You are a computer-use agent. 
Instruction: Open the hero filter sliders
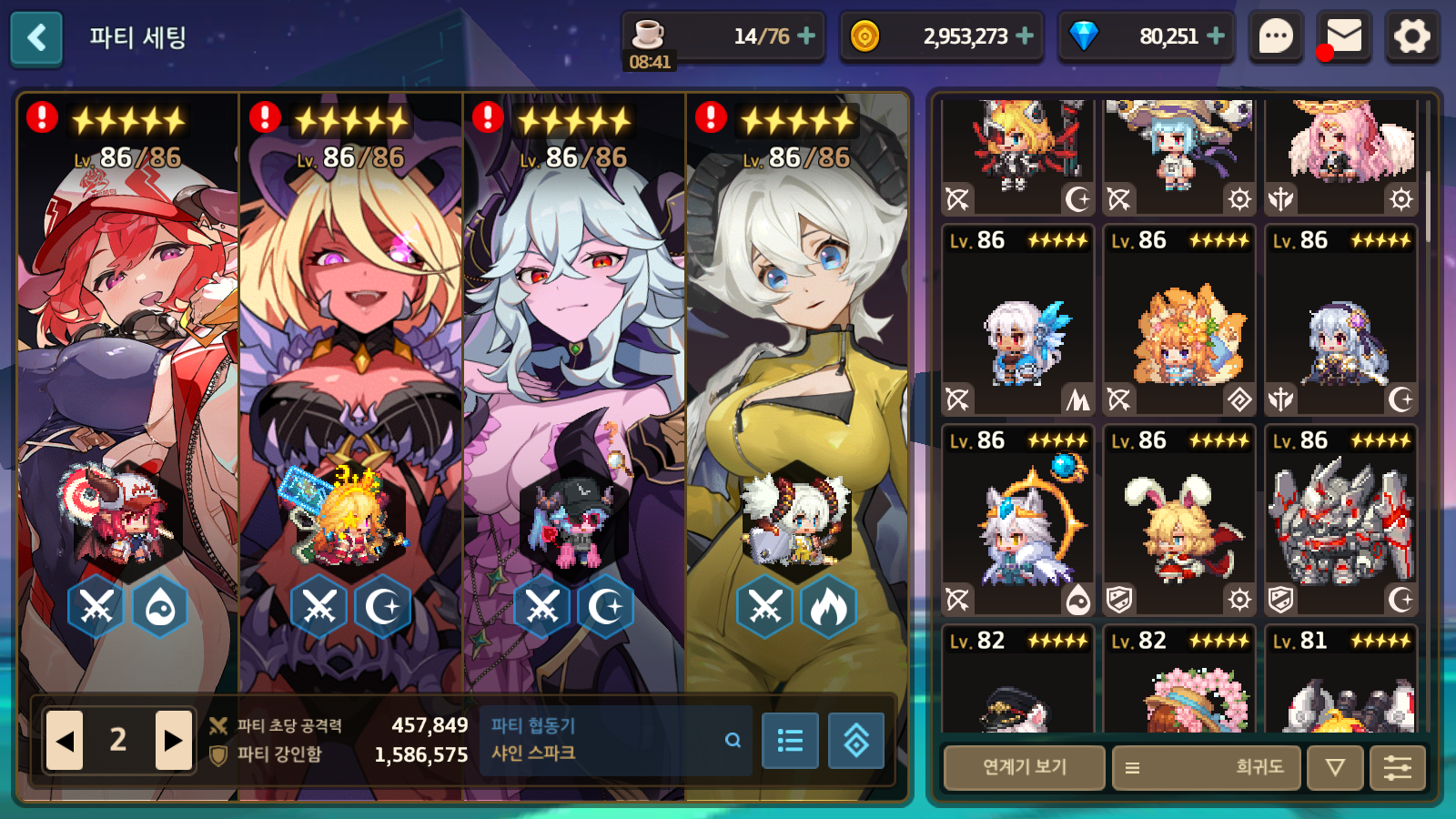(x=1397, y=767)
